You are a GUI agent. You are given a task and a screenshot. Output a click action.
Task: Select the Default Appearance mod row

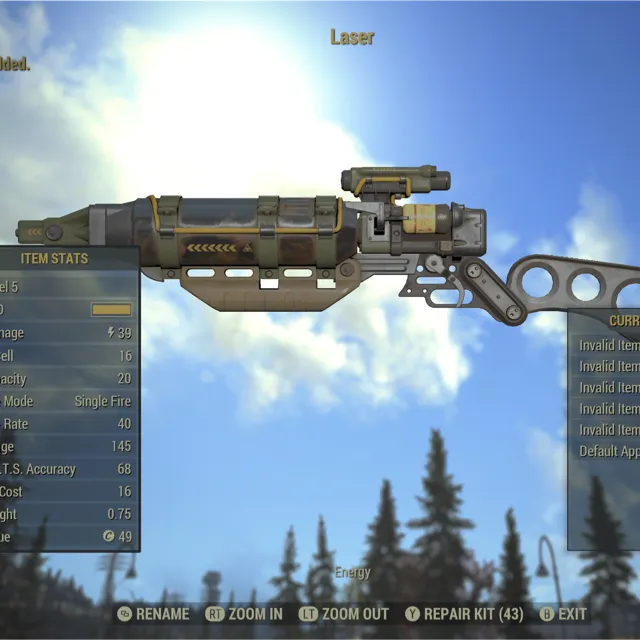pyautogui.click(x=609, y=451)
